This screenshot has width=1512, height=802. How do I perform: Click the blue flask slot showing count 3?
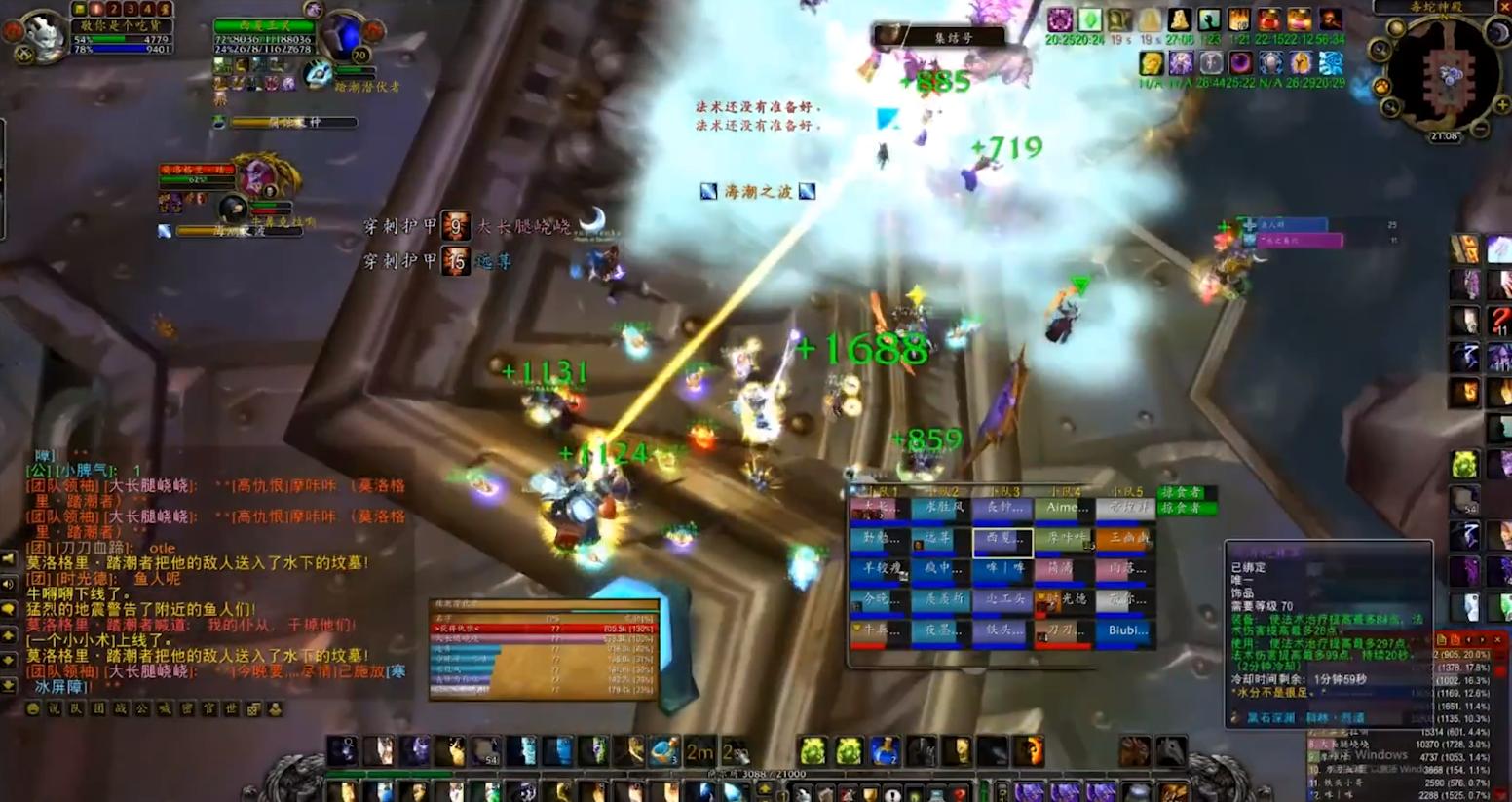[x=664, y=750]
